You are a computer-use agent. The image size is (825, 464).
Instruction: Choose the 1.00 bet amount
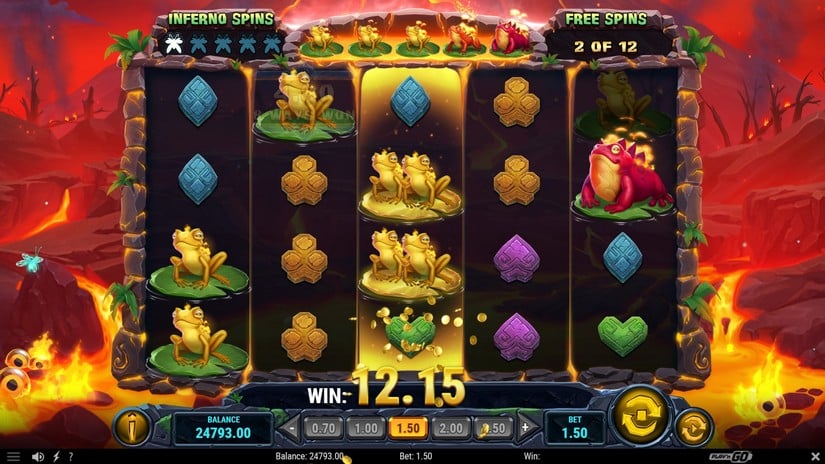[x=366, y=428]
